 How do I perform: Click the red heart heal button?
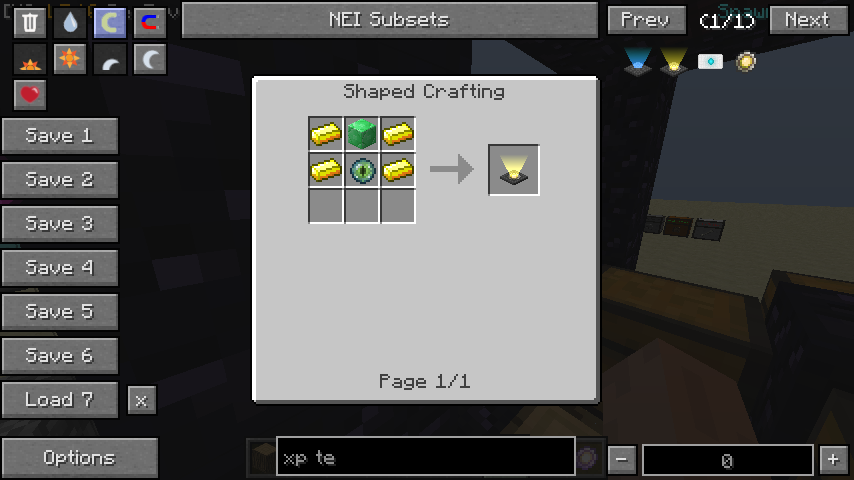point(30,95)
